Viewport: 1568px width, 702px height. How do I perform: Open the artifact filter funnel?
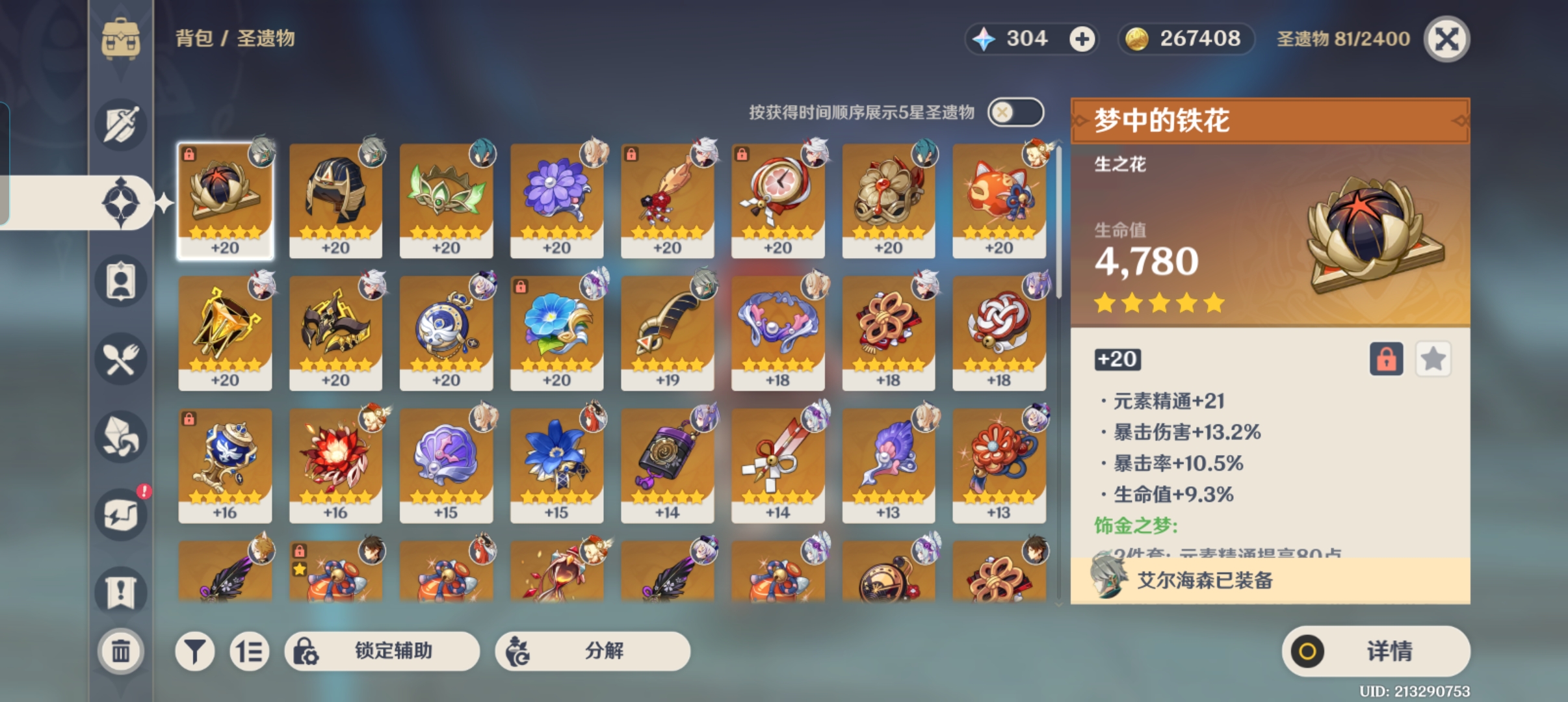coord(194,651)
